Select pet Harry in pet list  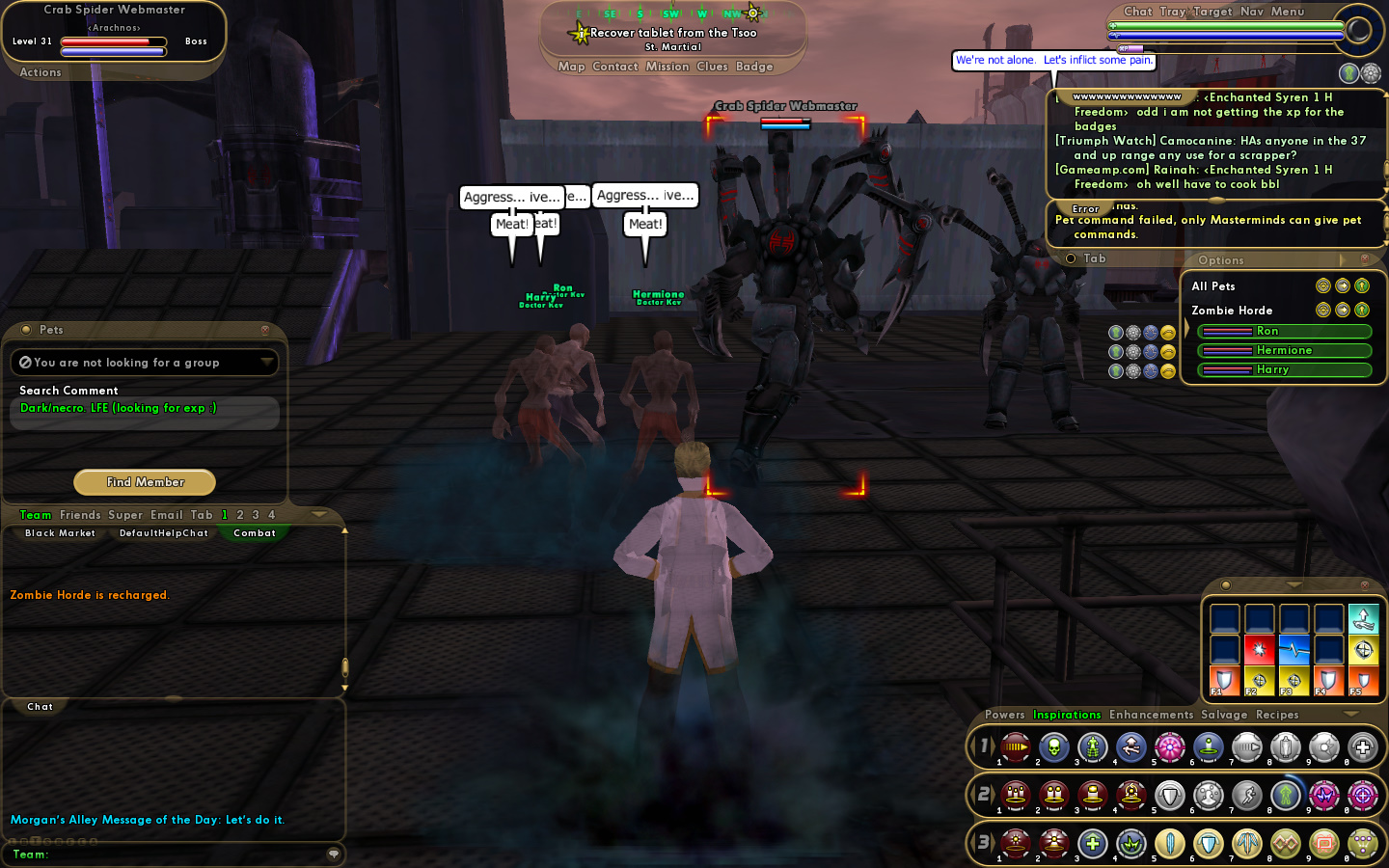coord(1284,370)
